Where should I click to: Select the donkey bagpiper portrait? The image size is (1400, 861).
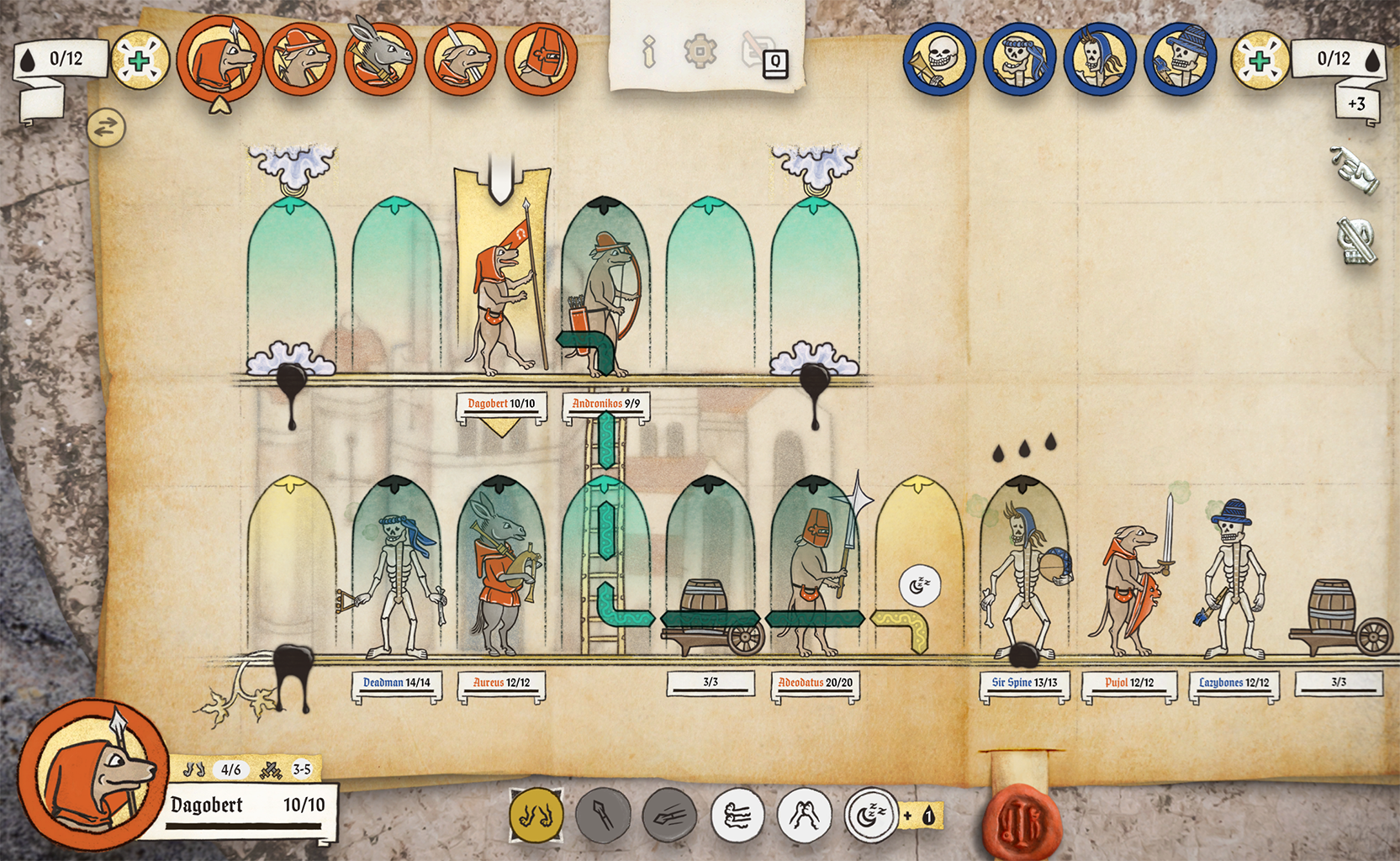coord(381,59)
